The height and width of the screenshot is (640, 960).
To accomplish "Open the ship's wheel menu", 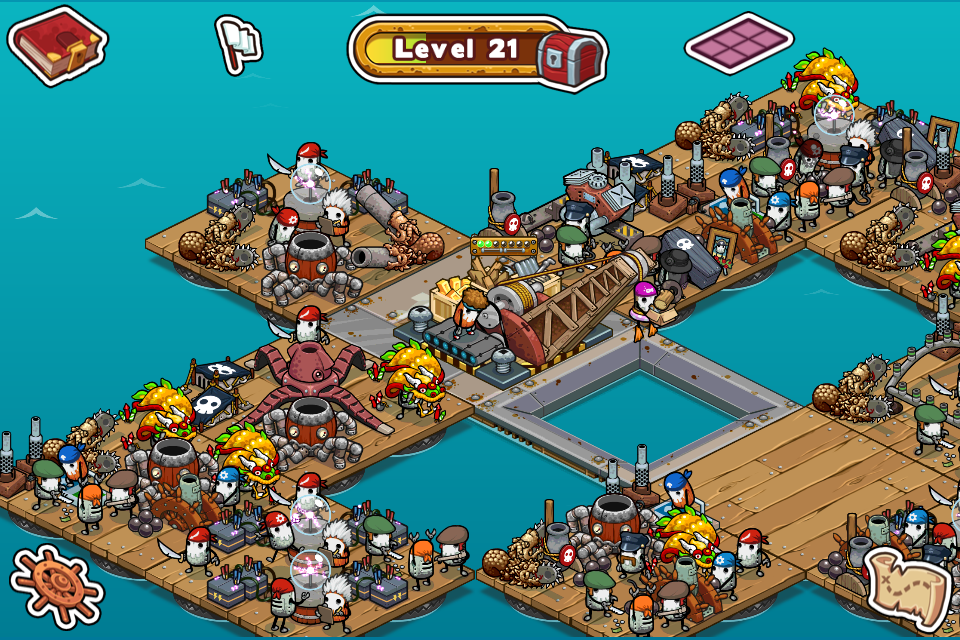I will 55,586.
